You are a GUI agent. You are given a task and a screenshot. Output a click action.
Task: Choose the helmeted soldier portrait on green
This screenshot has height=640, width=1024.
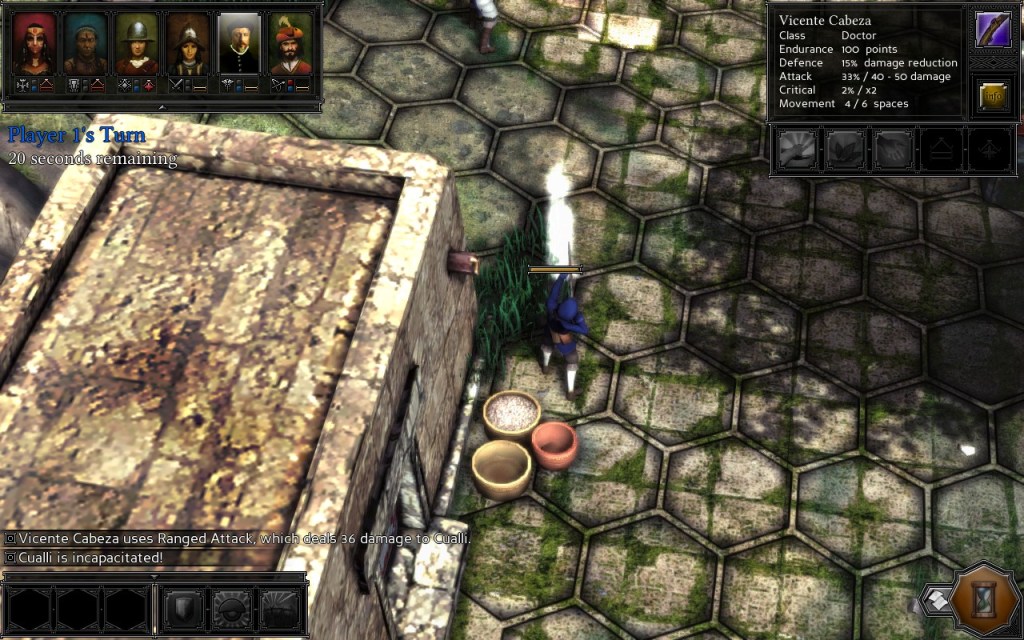coord(137,44)
